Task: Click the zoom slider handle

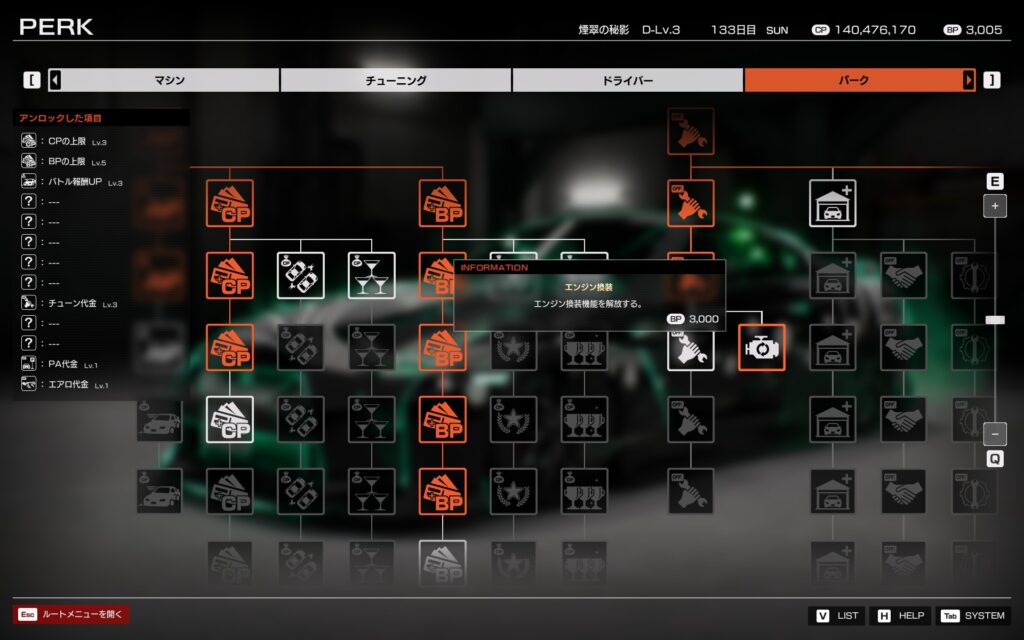Action: coord(995,320)
